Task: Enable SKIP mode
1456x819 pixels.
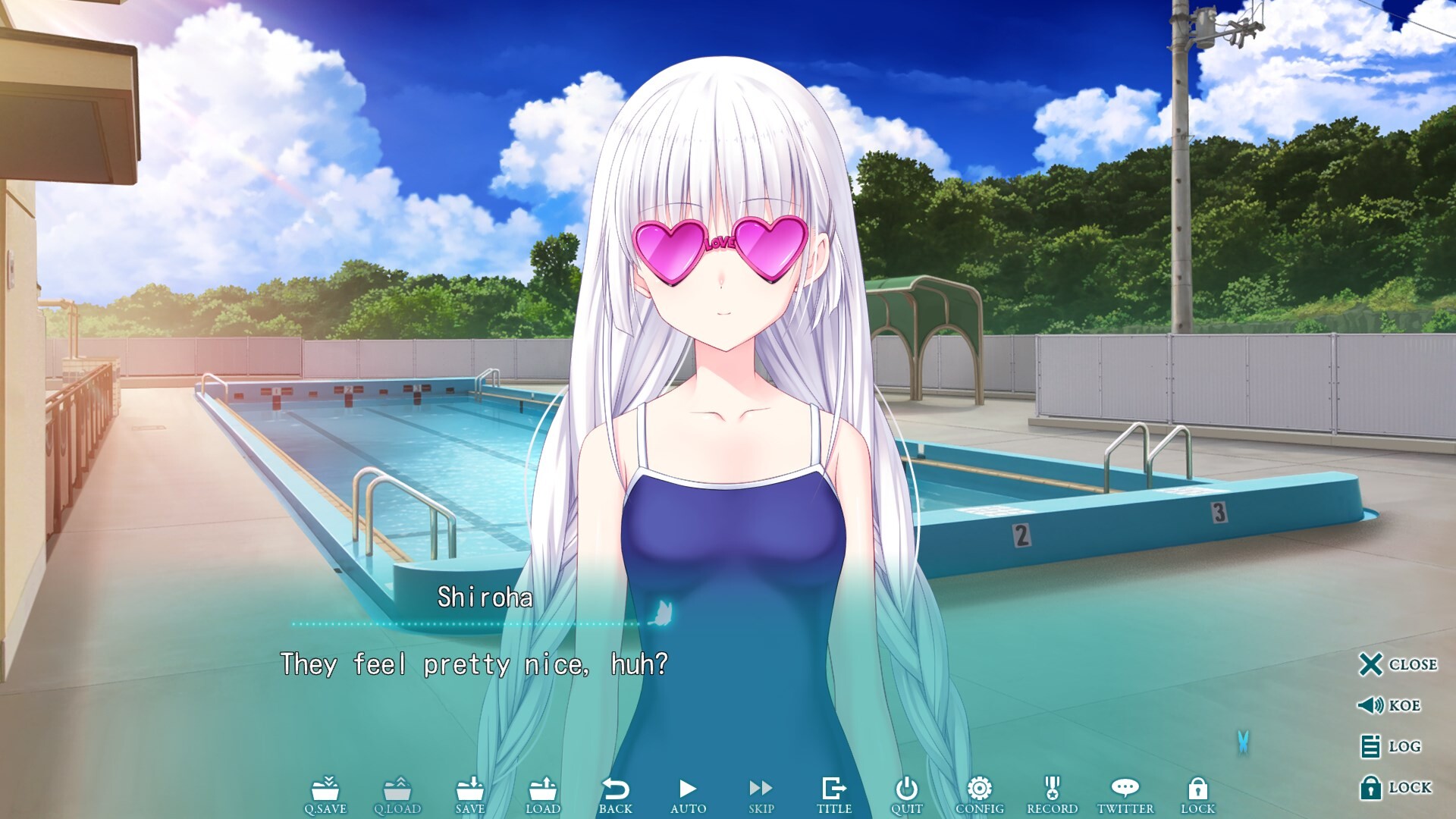Action: click(761, 793)
